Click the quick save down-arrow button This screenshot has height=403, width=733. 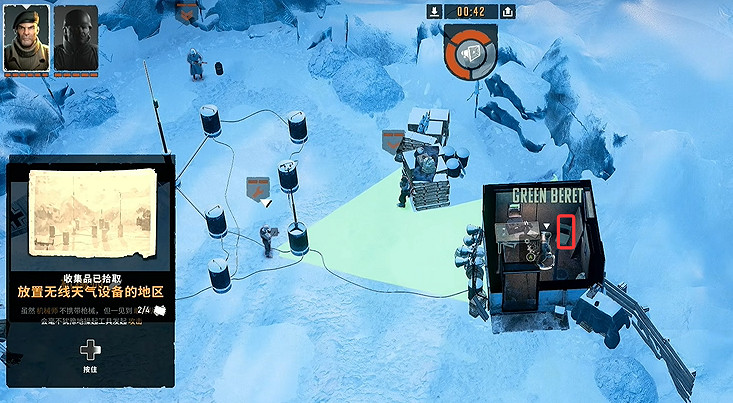pyautogui.click(x=434, y=11)
